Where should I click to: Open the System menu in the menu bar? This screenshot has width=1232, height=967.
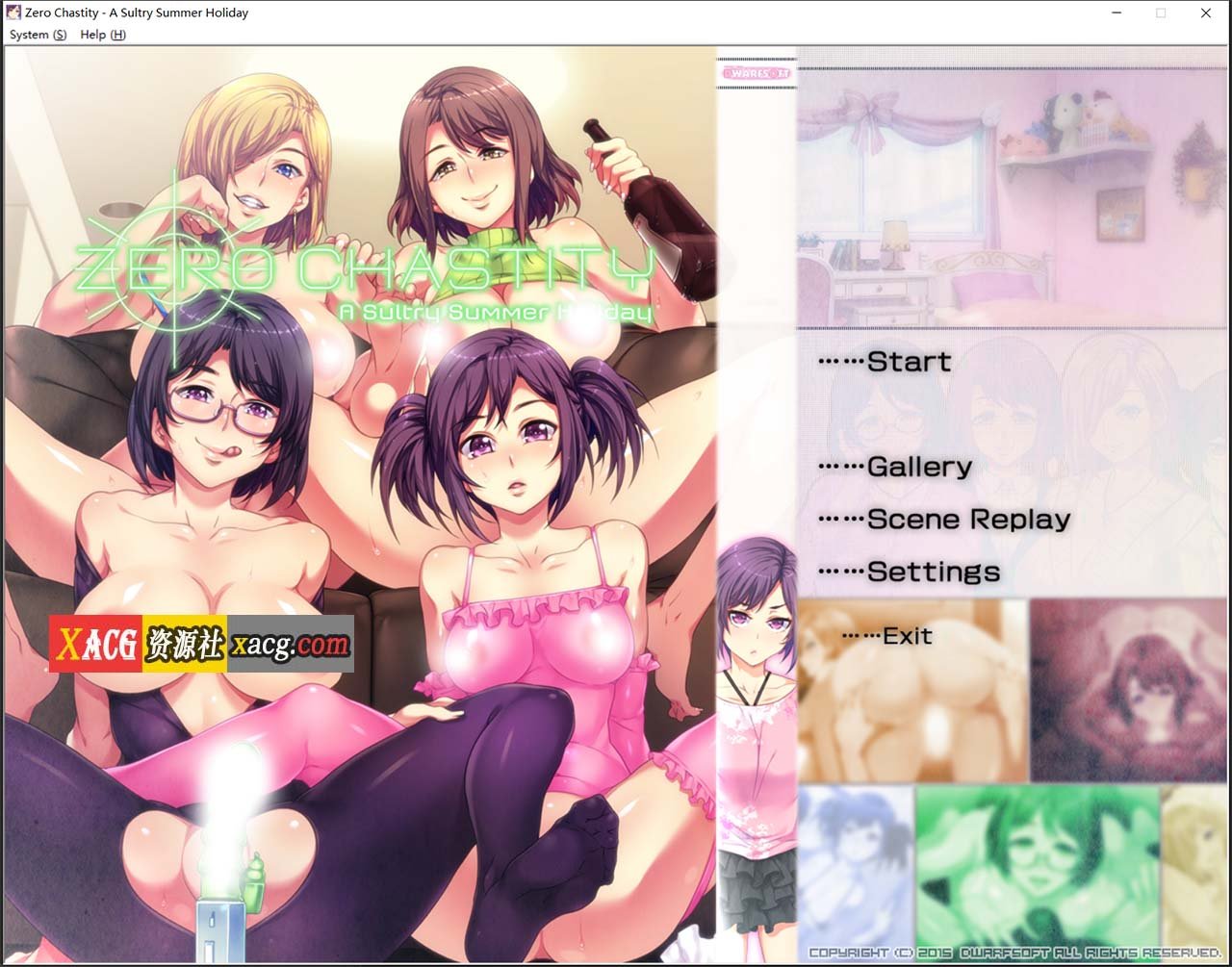click(x=38, y=35)
